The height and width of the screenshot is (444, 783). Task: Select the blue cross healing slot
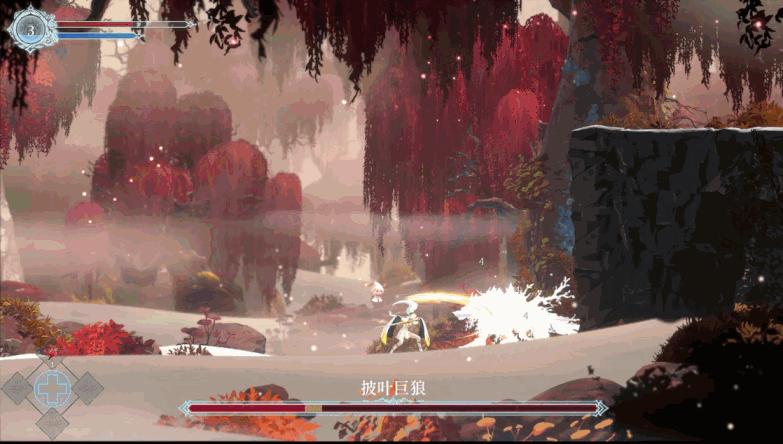click(53, 387)
